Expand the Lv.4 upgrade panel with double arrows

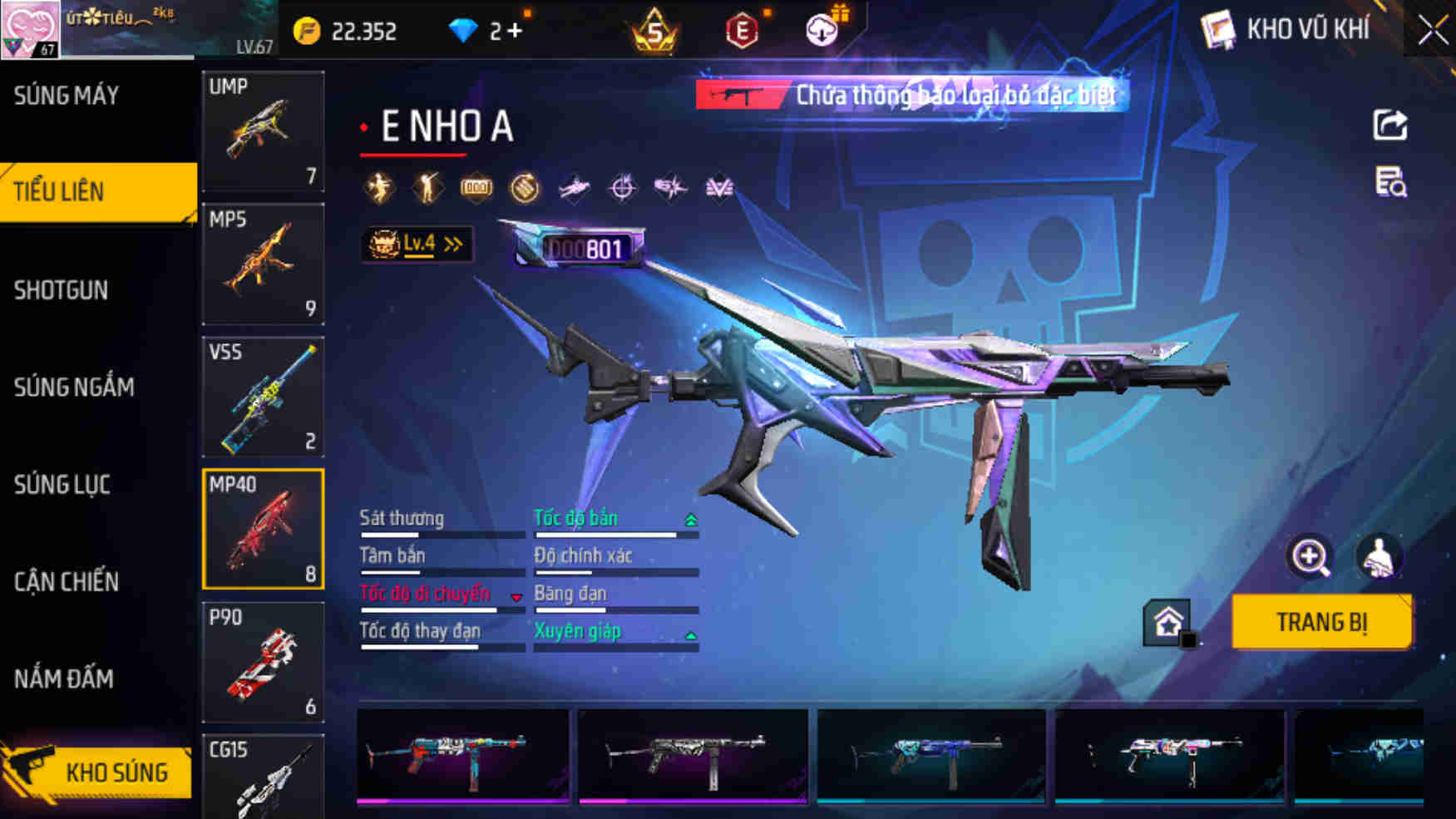click(416, 242)
